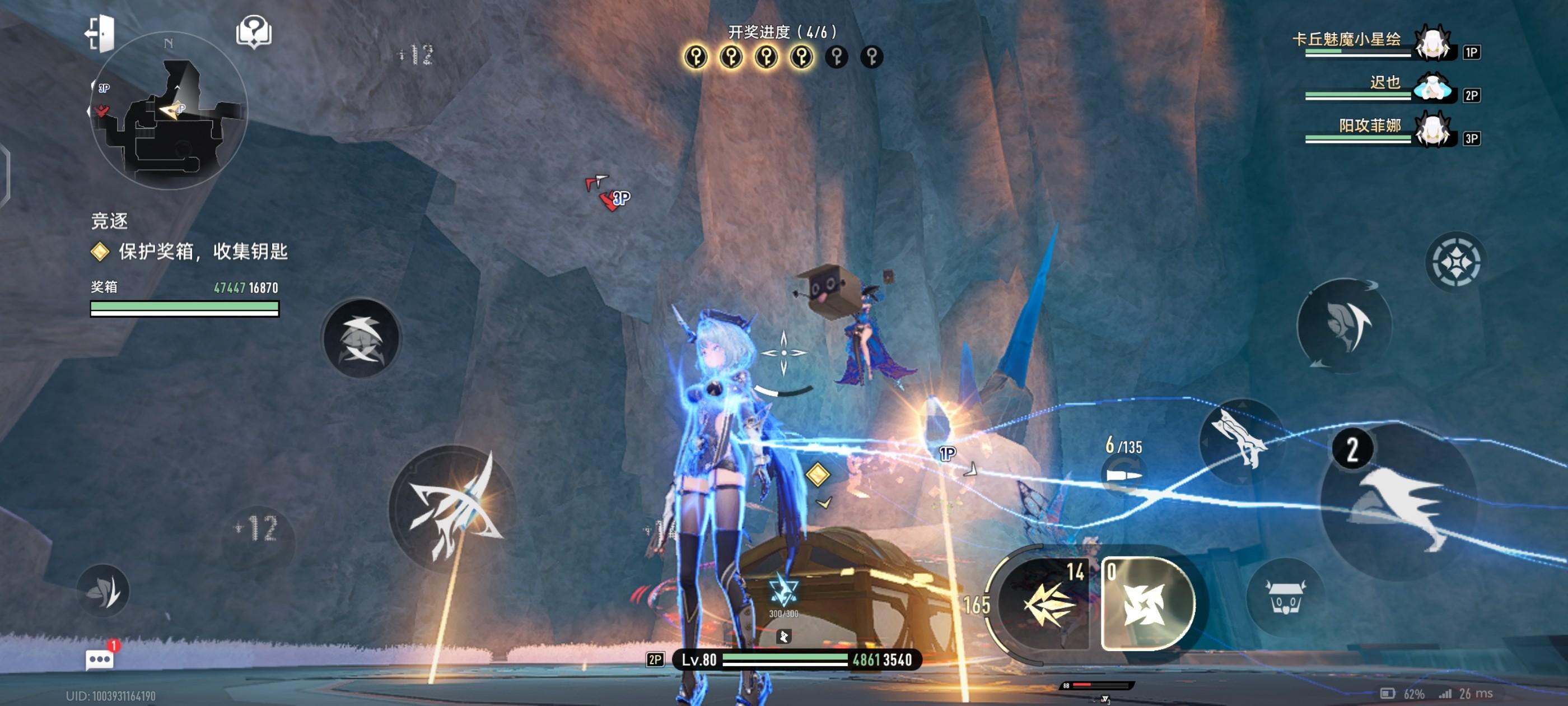This screenshot has width=1568, height=706.
Task: Activate the glowing shuriken ultimate skill
Action: click(1147, 603)
